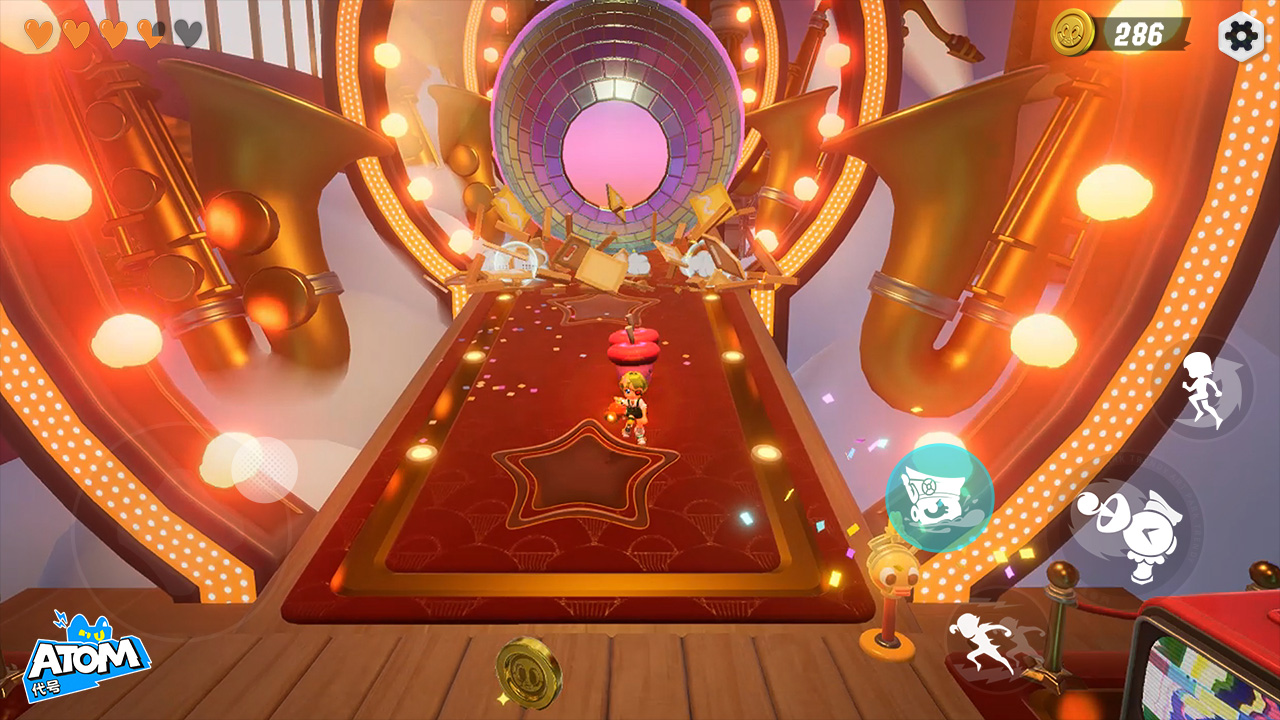
Task: Activate the teal captain-hat skill bubble
Action: point(939,497)
